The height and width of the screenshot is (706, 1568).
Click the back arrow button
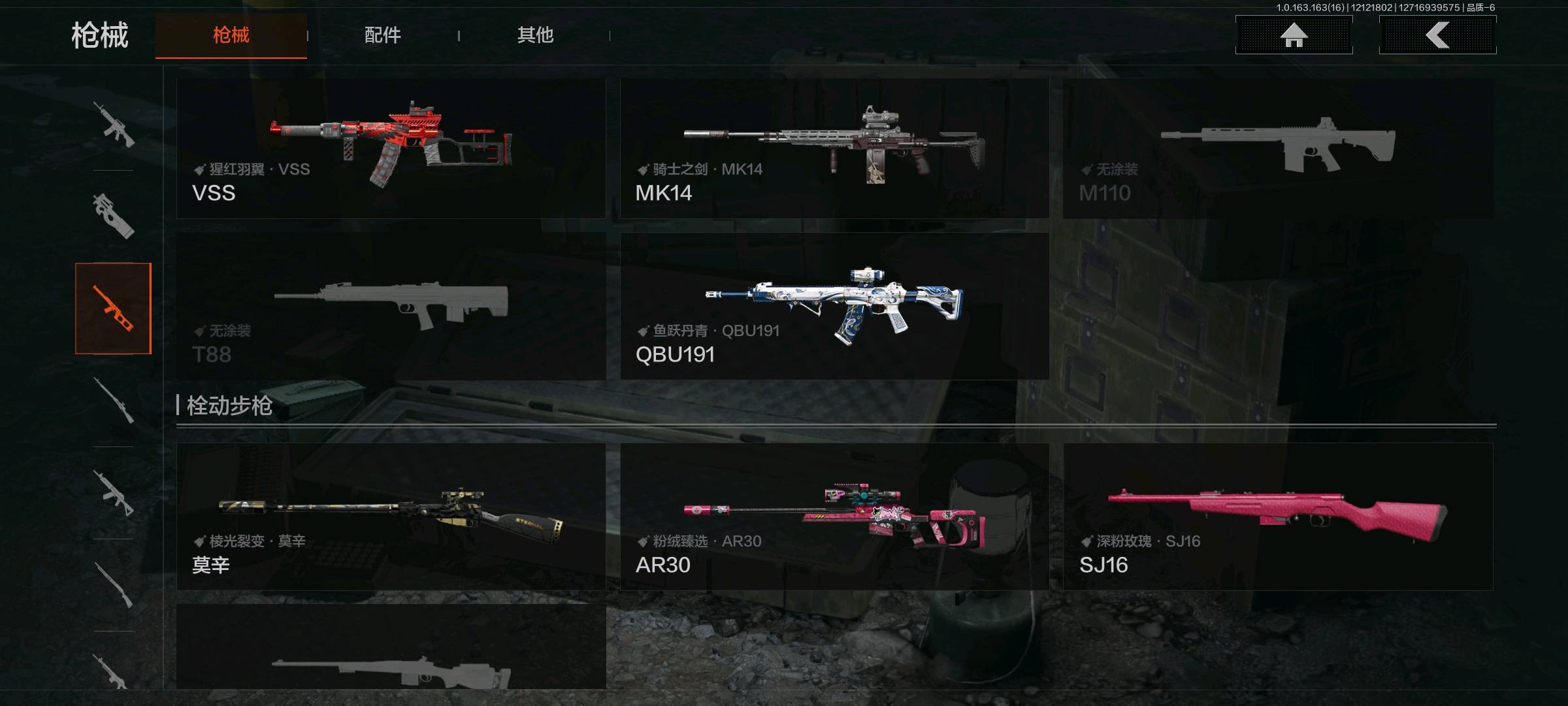1437,35
